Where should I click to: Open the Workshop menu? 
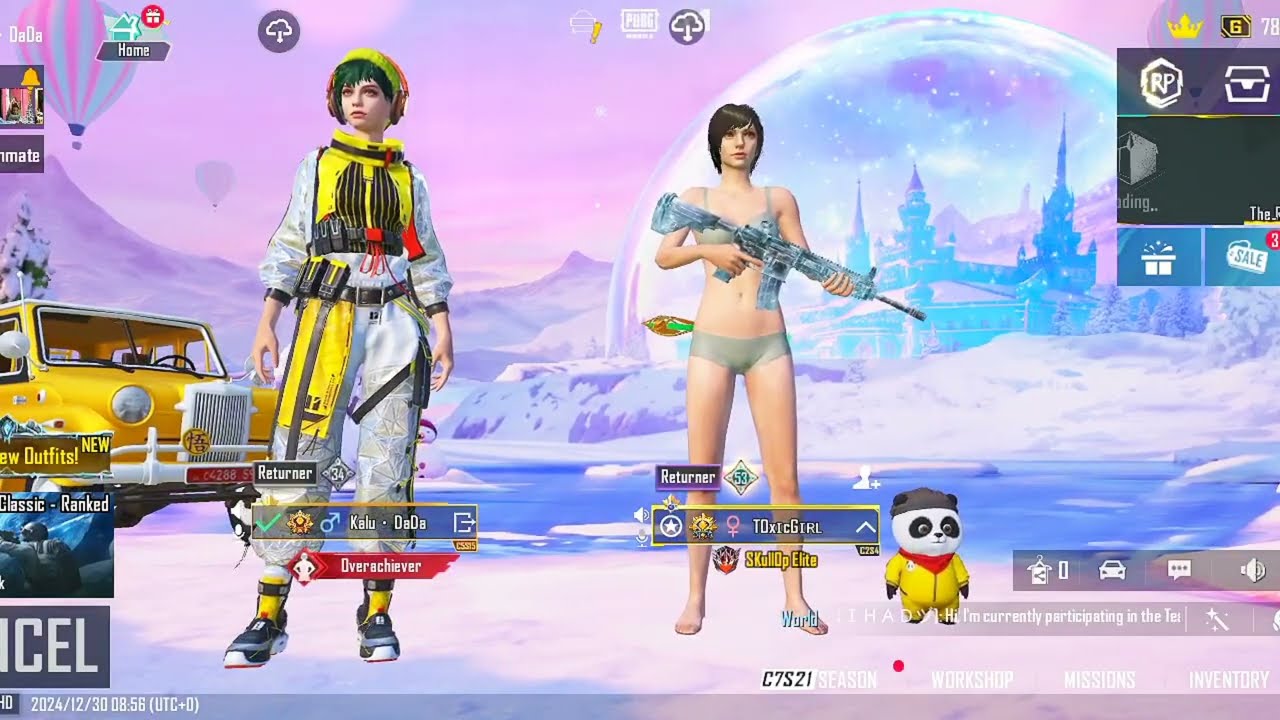pyautogui.click(x=972, y=680)
